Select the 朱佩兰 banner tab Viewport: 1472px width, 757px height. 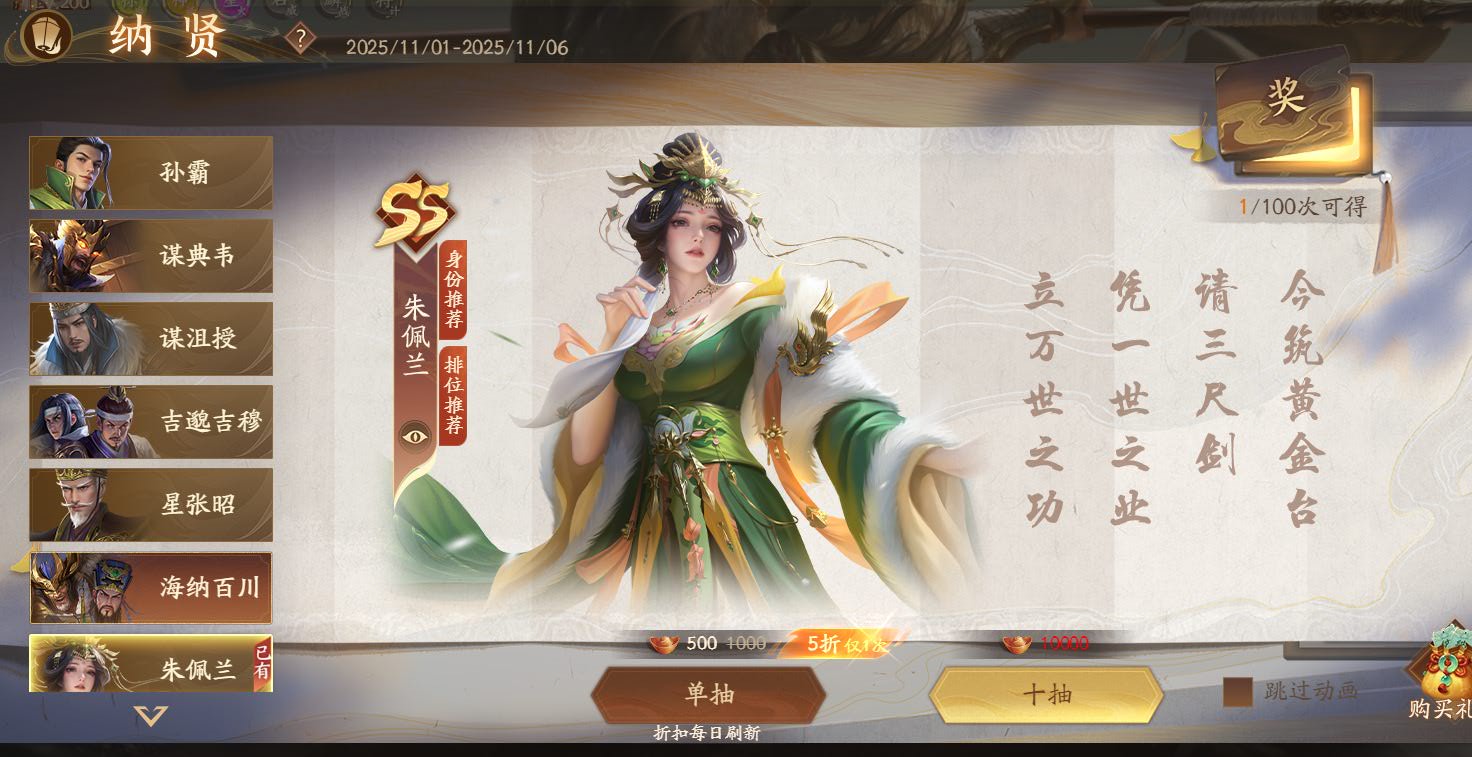(151, 665)
